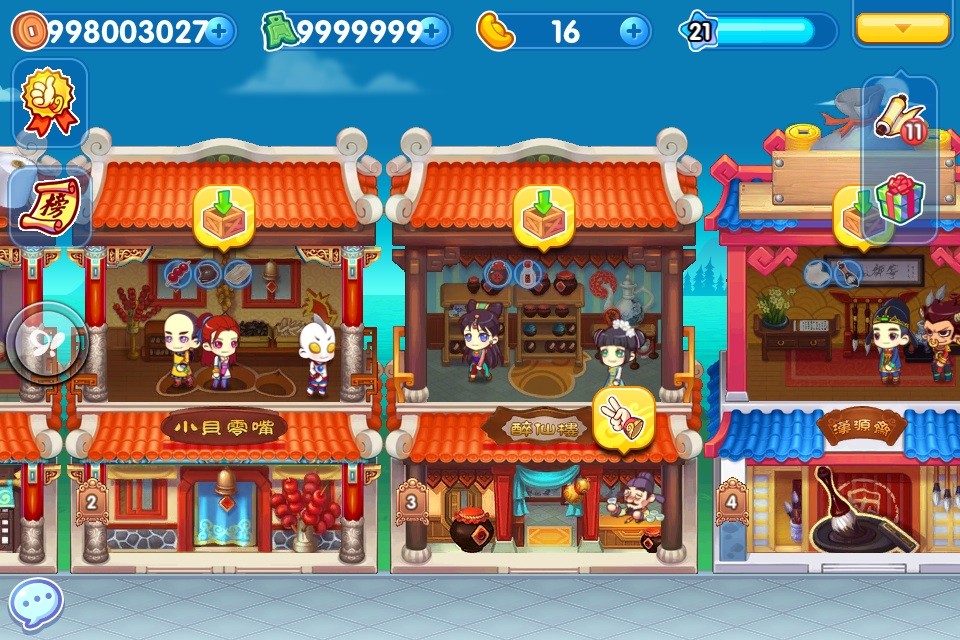960x640 pixels.
Task: Collect stock crate above 小貝零嘴 shop
Action: pyautogui.click(x=223, y=214)
